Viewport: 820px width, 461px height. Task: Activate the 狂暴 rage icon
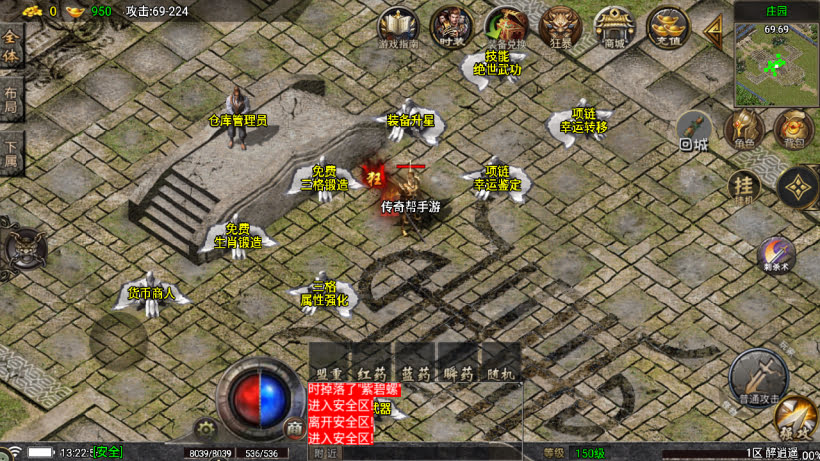(x=559, y=25)
